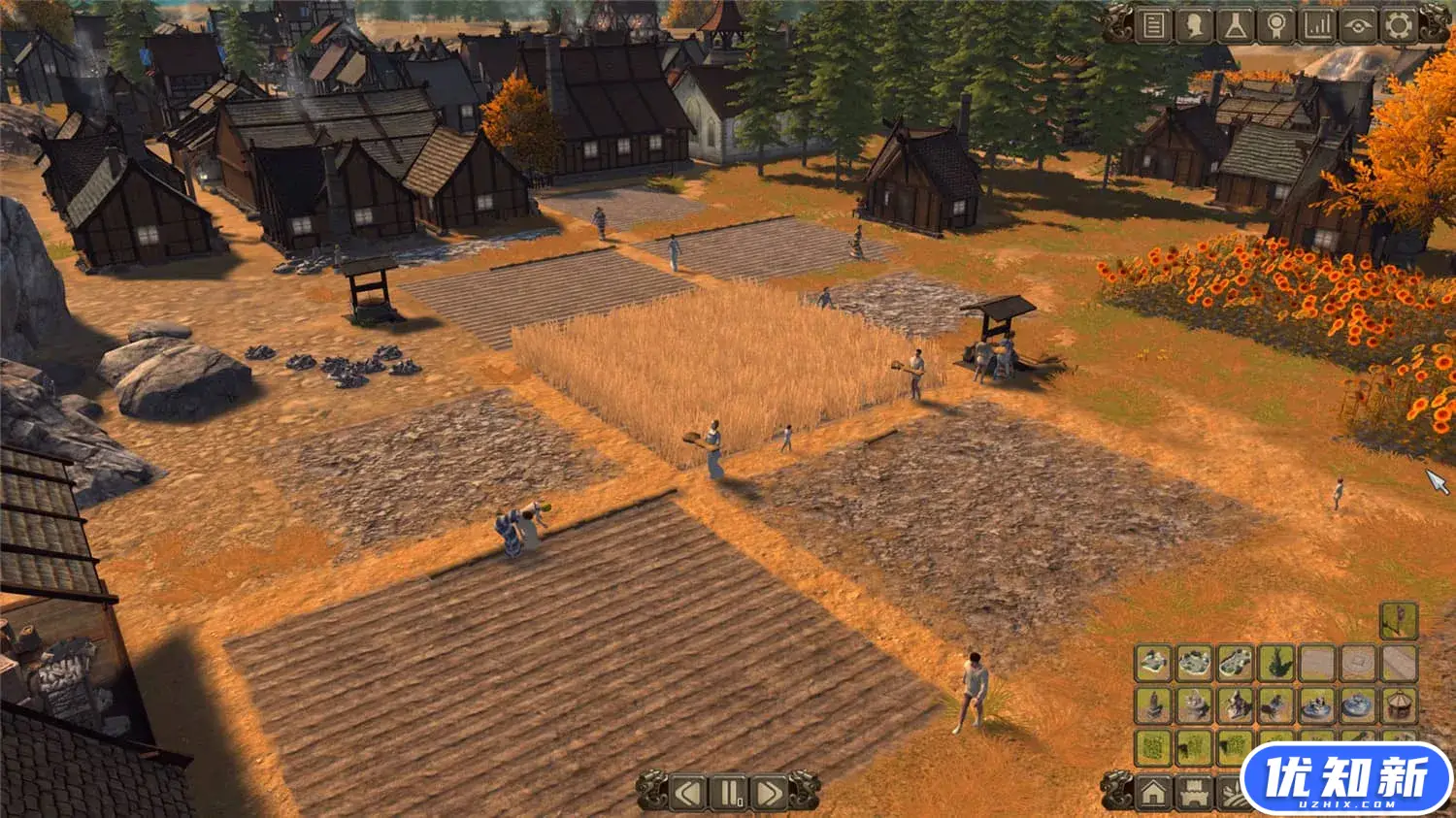Open the document list report panel
1456x818 pixels.
(x=1154, y=25)
